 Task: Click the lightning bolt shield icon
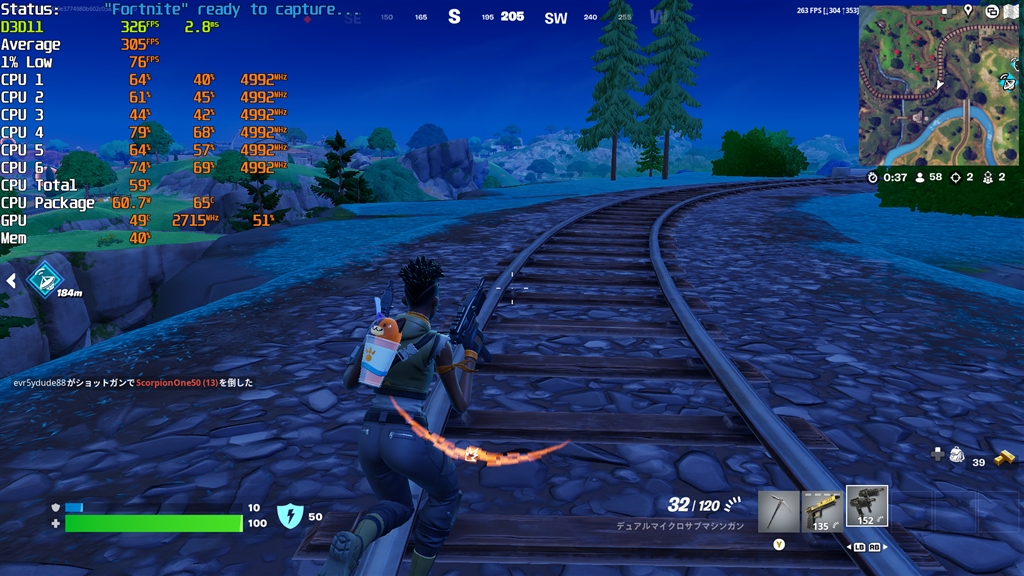coord(290,516)
